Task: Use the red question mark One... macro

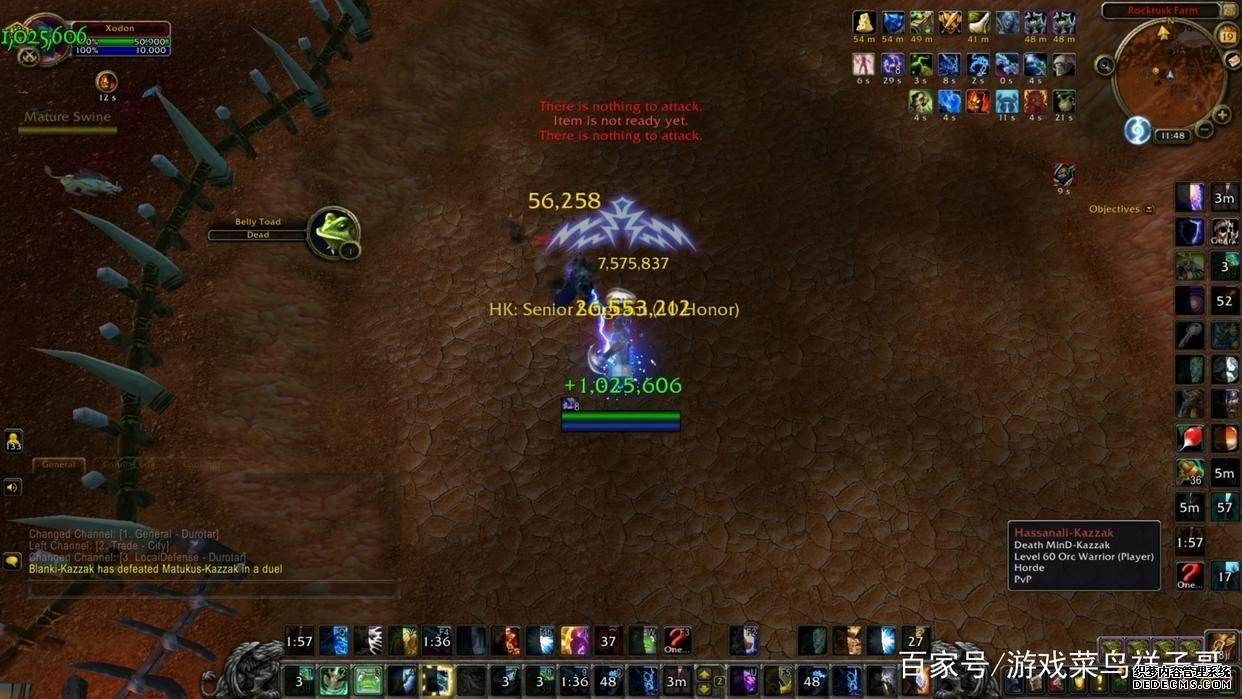Action: click(x=677, y=640)
